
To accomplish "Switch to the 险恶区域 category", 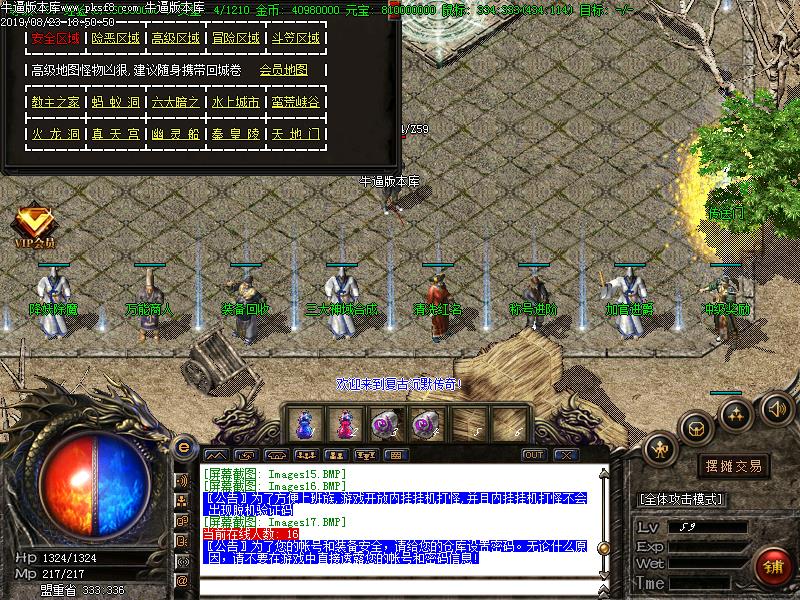I will pos(115,39).
